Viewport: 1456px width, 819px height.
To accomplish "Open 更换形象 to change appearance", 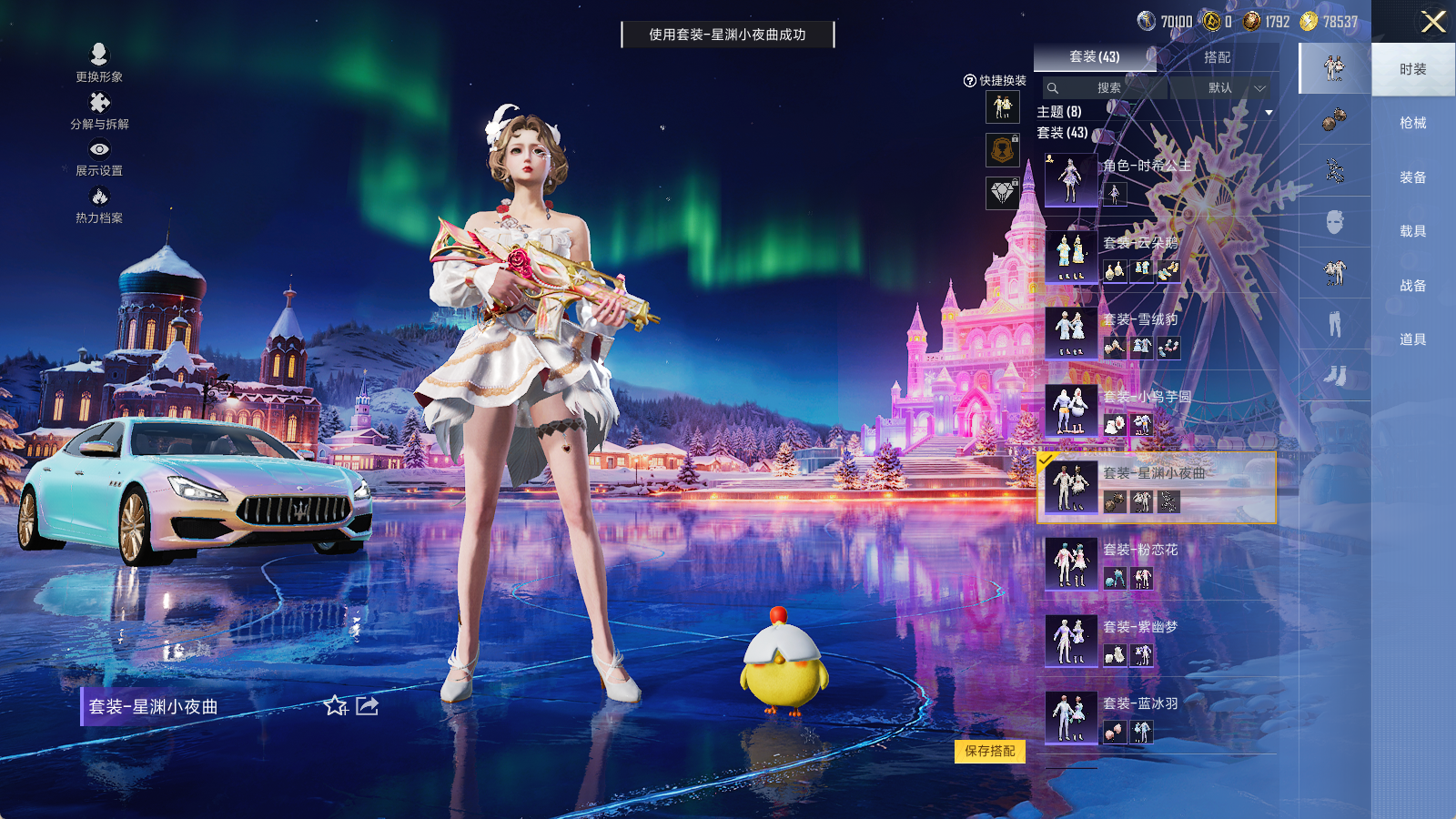I will [x=99, y=63].
